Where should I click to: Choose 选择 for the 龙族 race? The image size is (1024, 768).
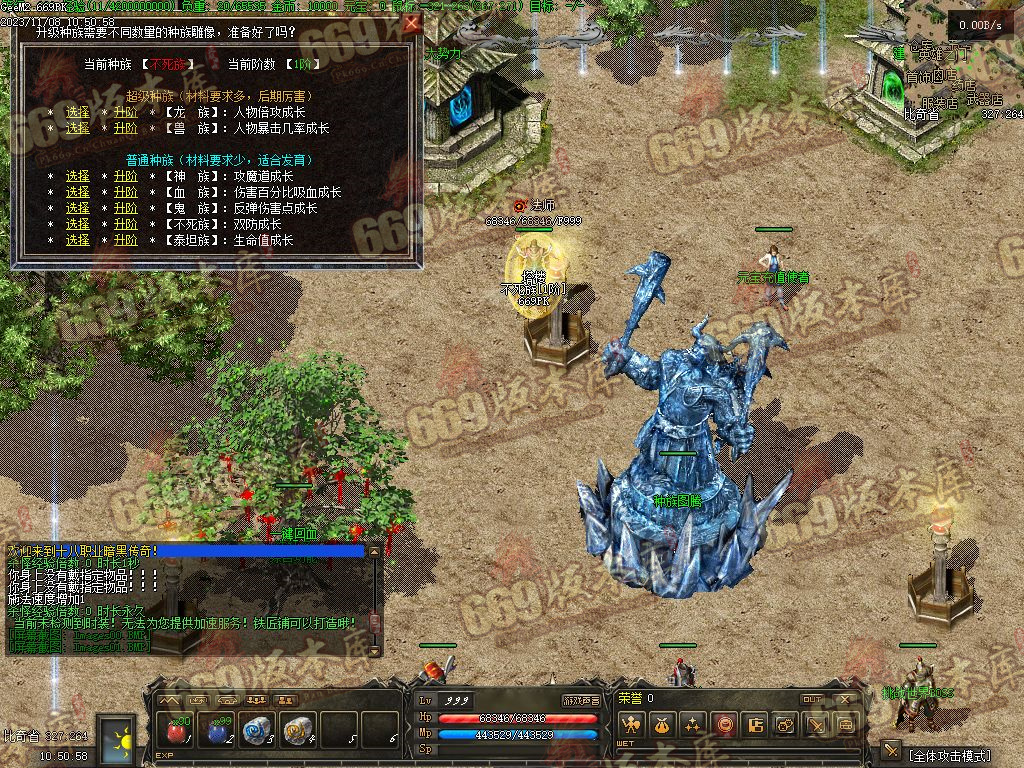78,113
